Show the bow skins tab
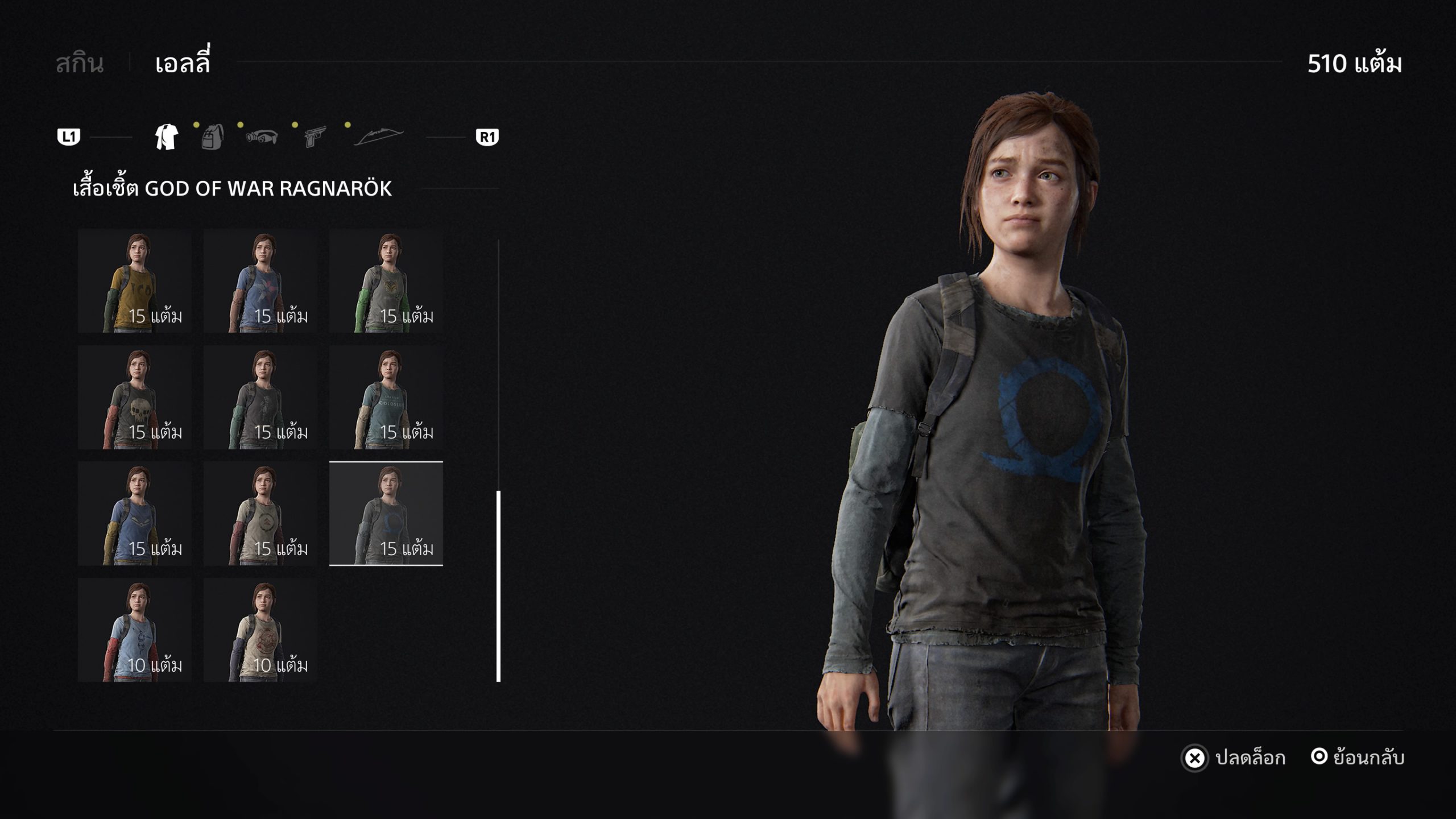Screen dimensions: 1456x819 (x=378, y=137)
